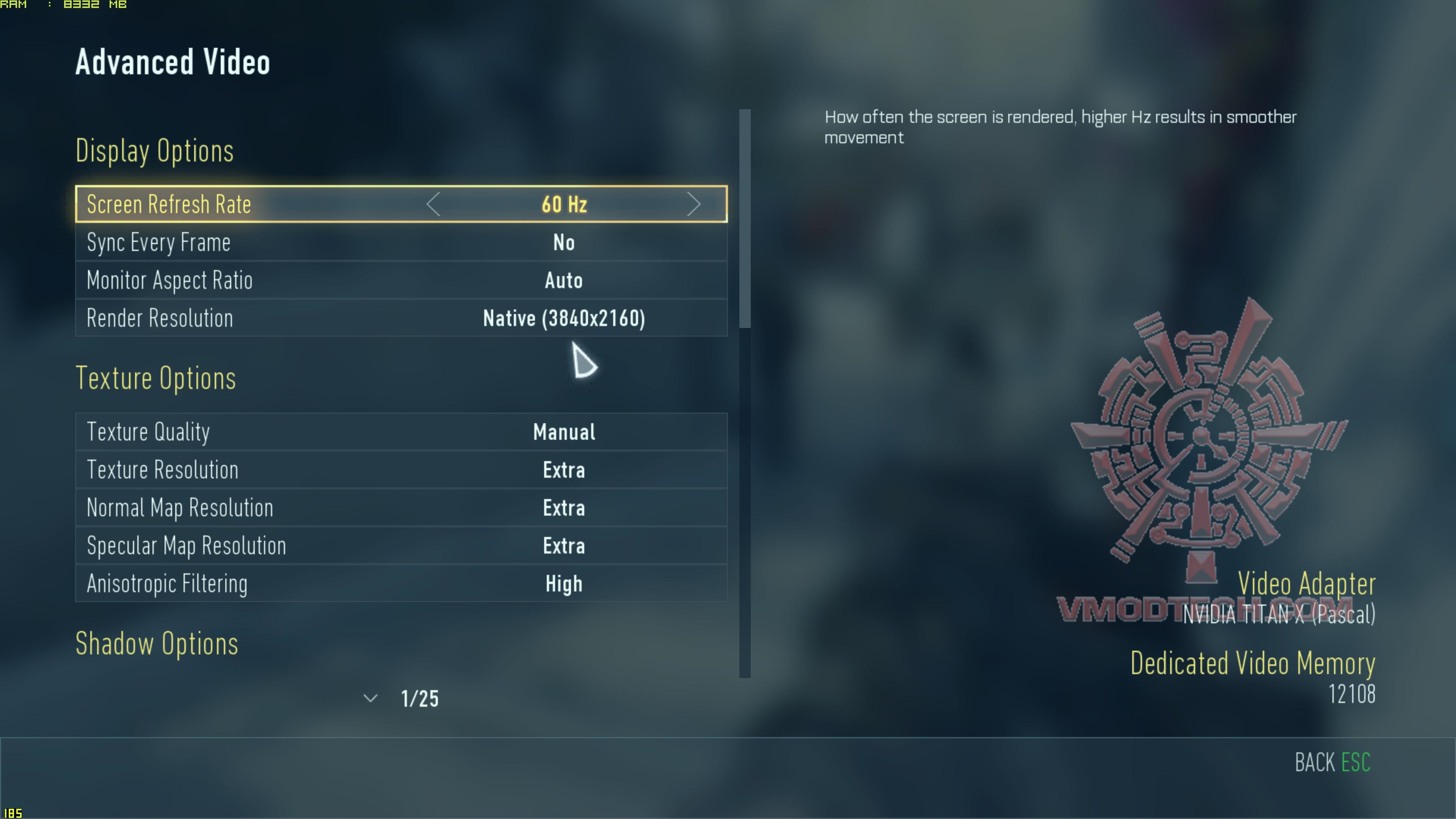Screen dimensions: 1456x819
Task: Adjust the Anisotropic Filtering setting
Action: (x=401, y=583)
